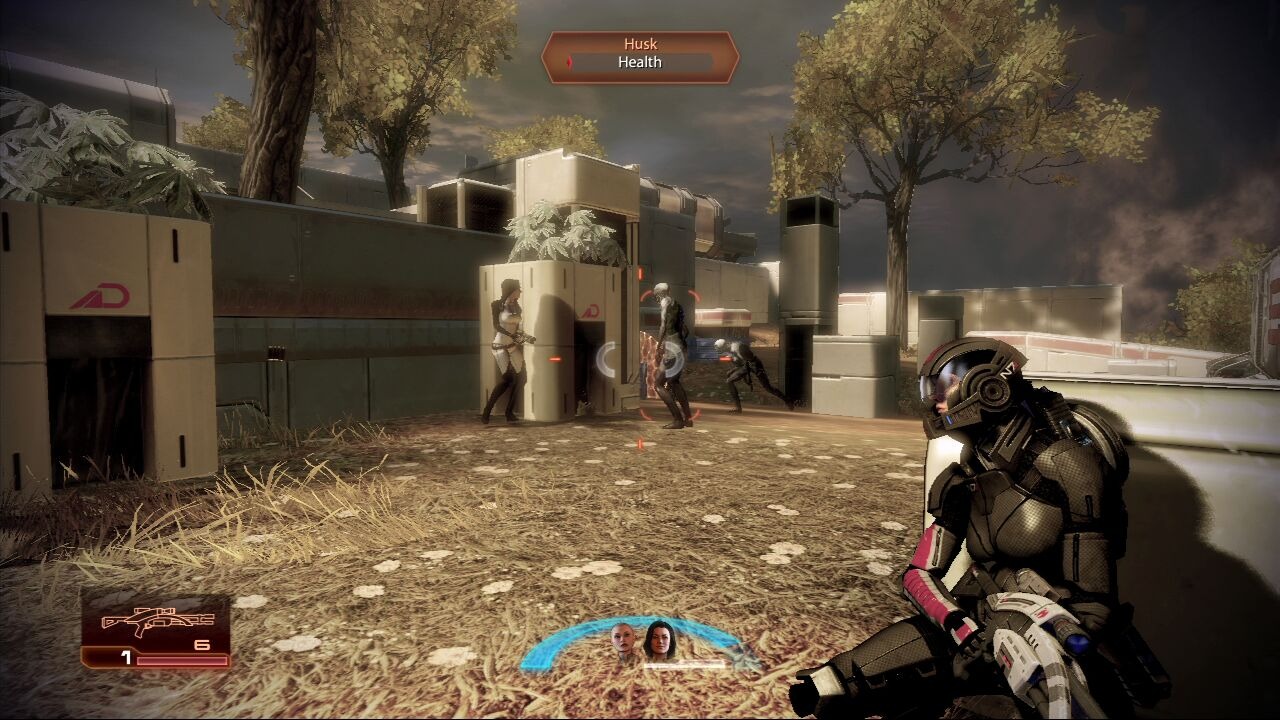Viewport: 1280px width, 720px height.
Task: Select the assault rifle weapon icon
Action: [x=155, y=622]
